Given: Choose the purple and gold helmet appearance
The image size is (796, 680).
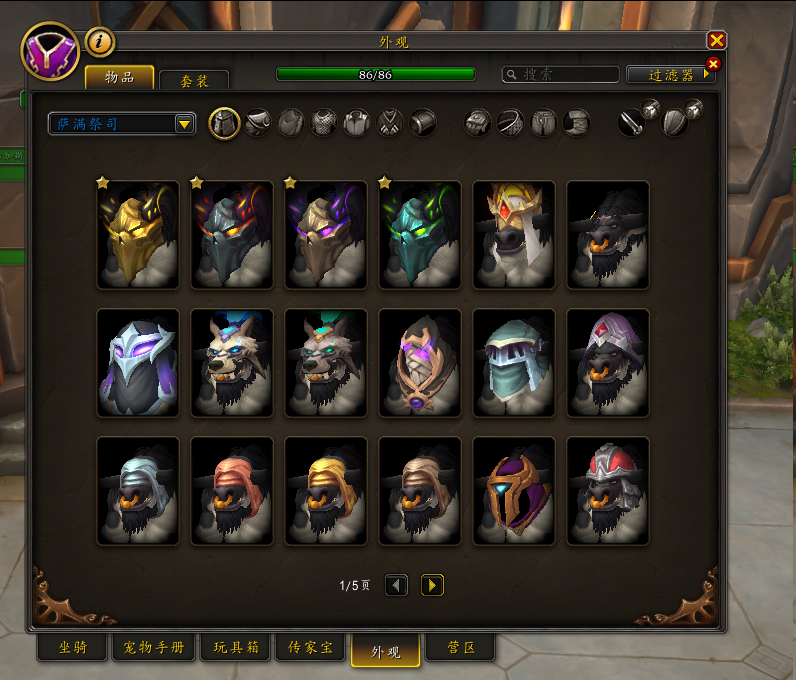Looking at the screenshot, I should (x=514, y=490).
